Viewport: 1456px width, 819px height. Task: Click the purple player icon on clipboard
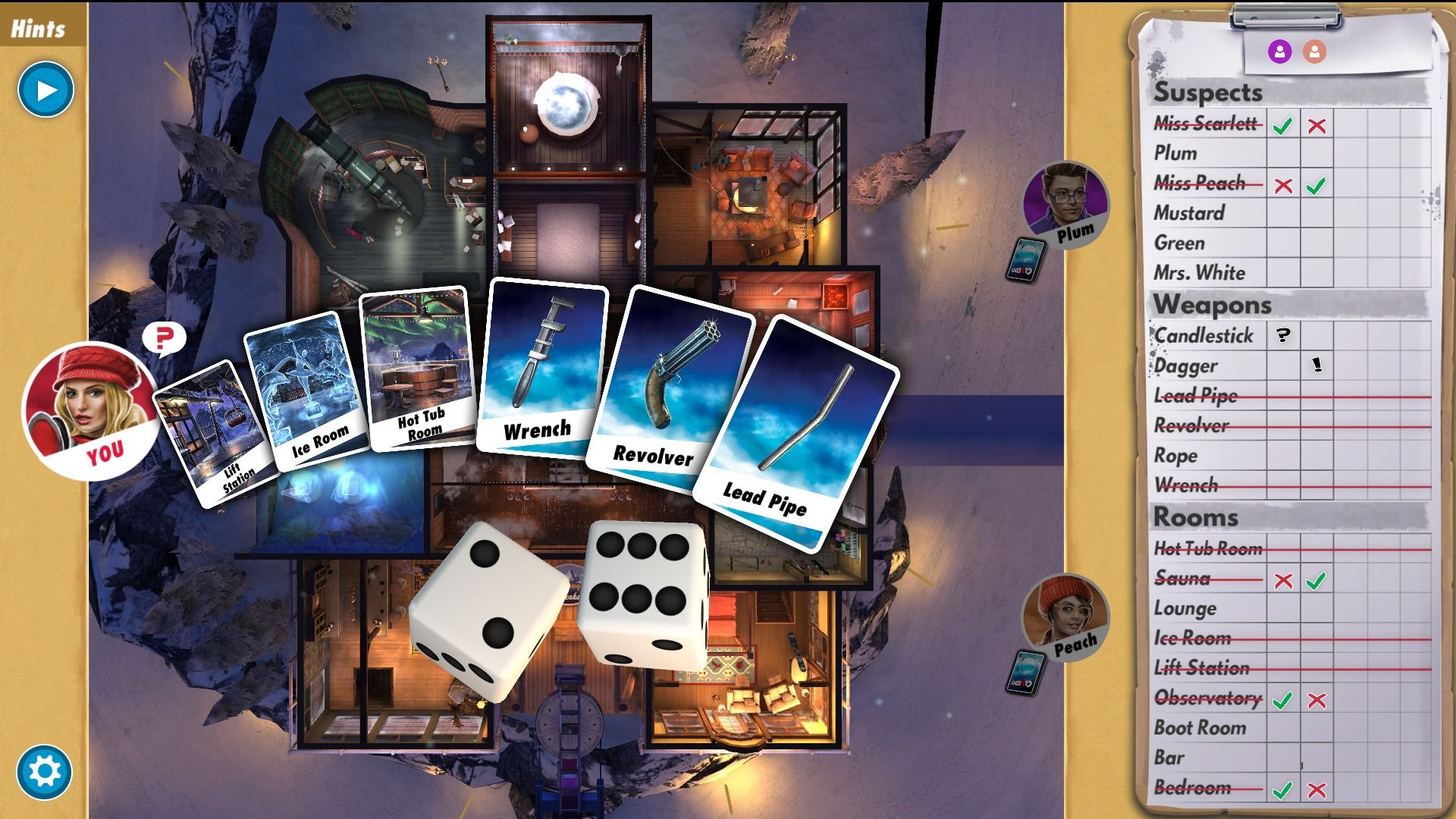point(1279,52)
